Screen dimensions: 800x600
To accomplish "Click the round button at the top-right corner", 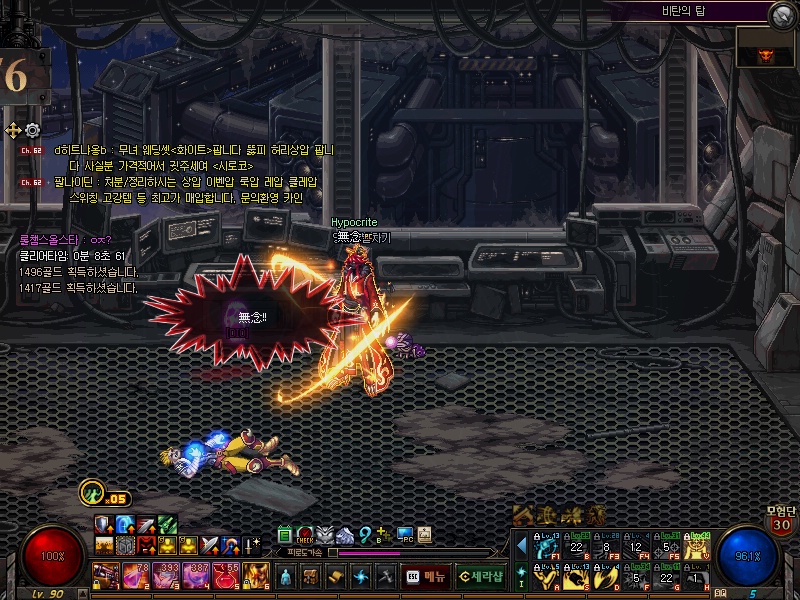I will pyautogui.click(x=781, y=14).
